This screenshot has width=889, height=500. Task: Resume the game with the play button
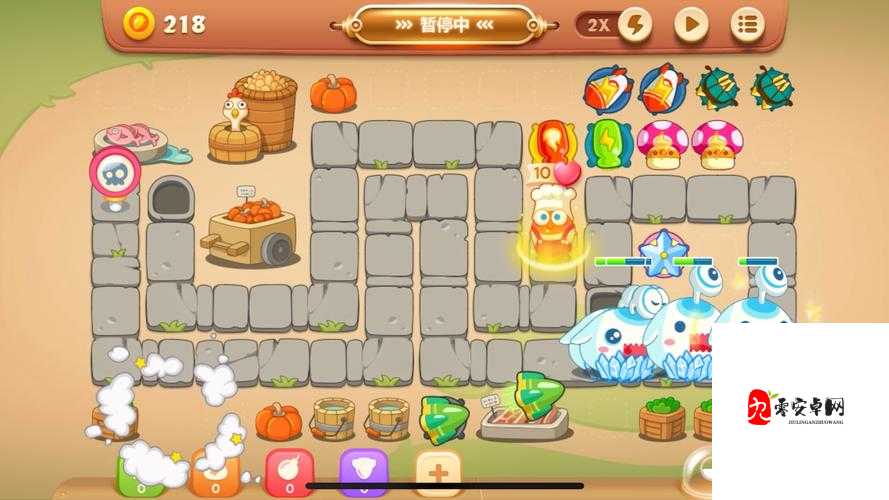690,25
